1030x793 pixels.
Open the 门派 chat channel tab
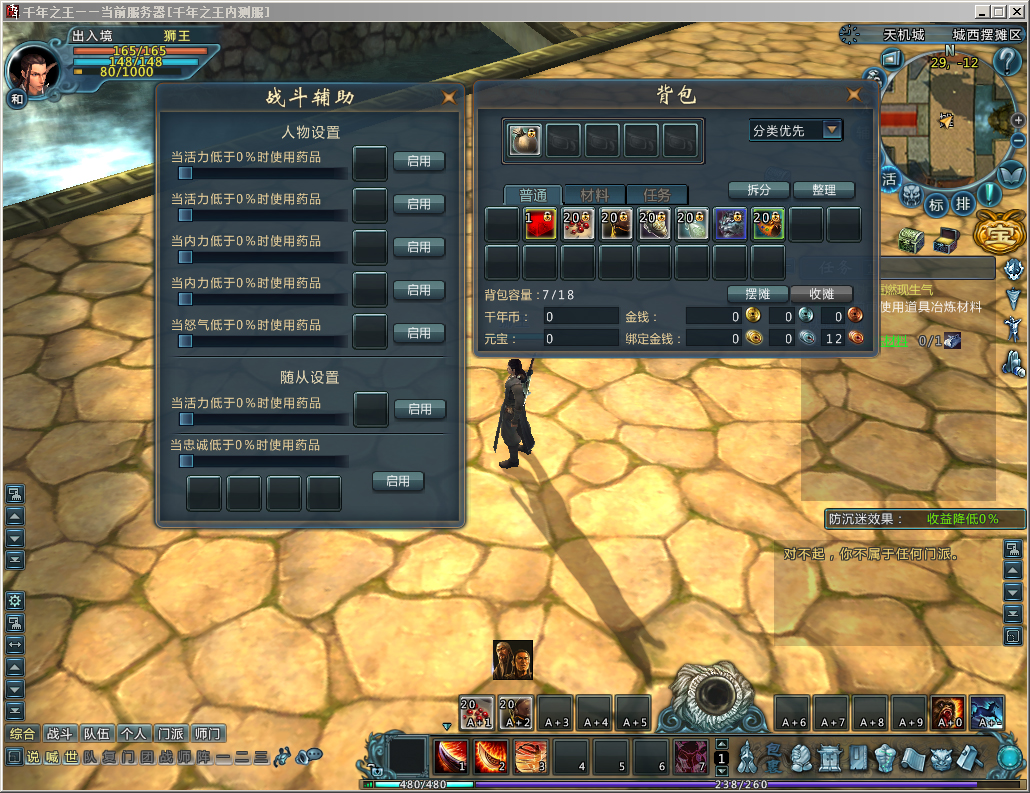(171, 733)
